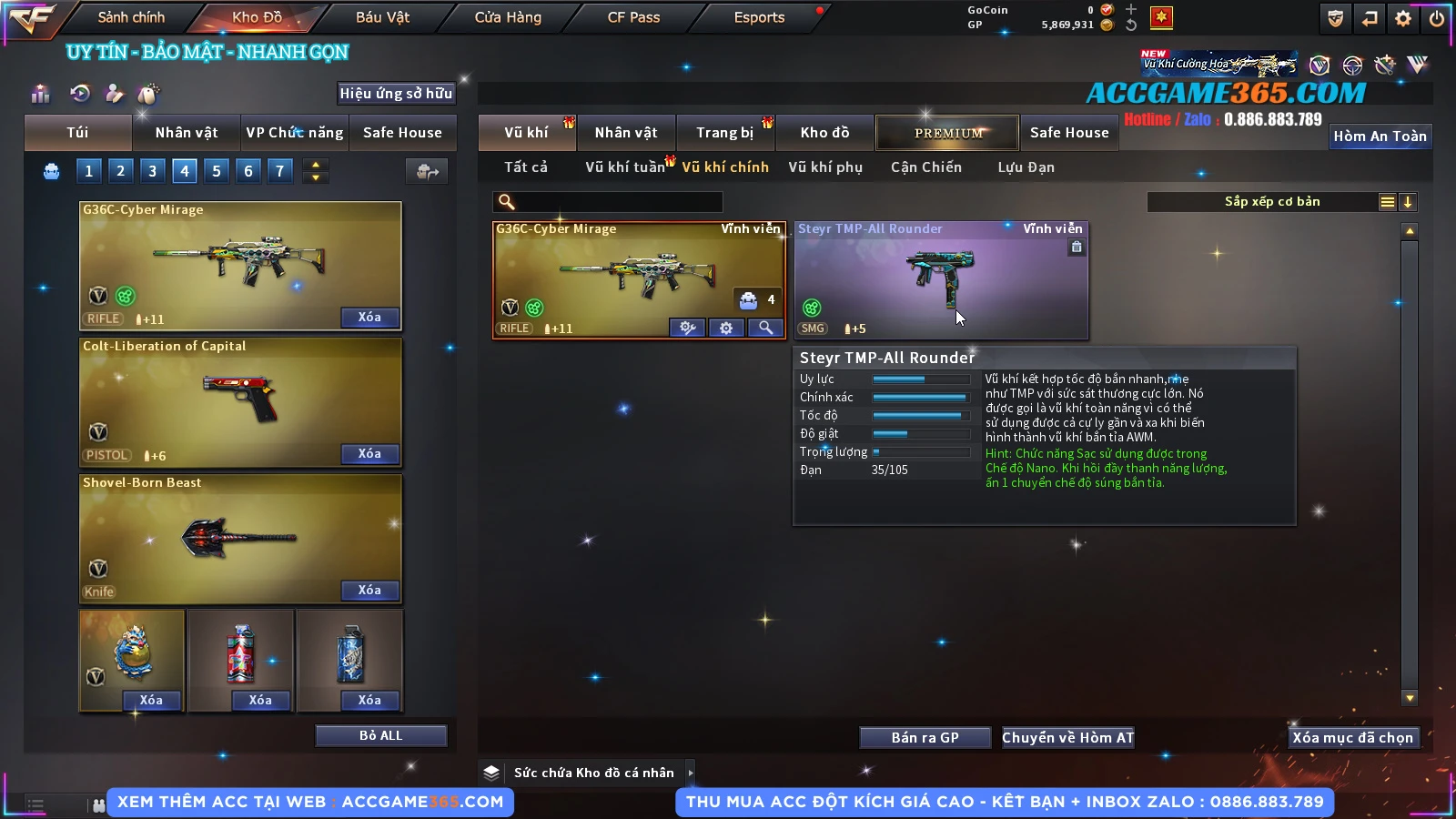Viewport: 1456px width, 819px height.
Task: Open the gear settings icon
Action: (x=1403, y=18)
